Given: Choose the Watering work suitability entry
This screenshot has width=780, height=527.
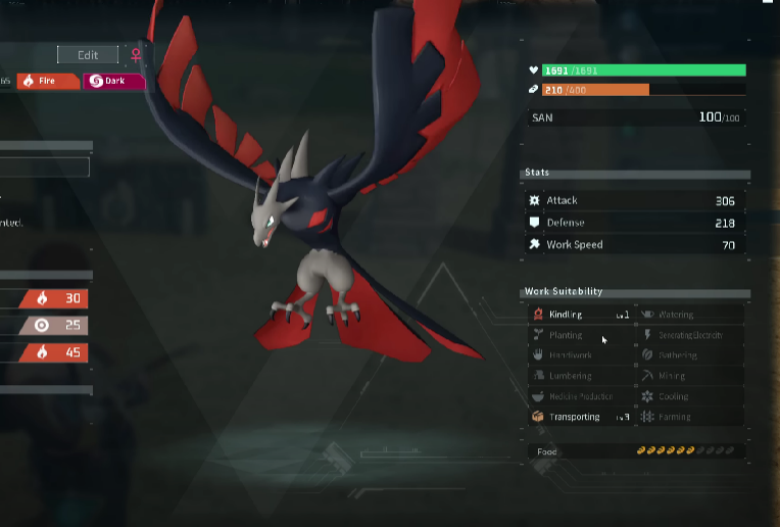Looking at the screenshot, I should 691,315.
